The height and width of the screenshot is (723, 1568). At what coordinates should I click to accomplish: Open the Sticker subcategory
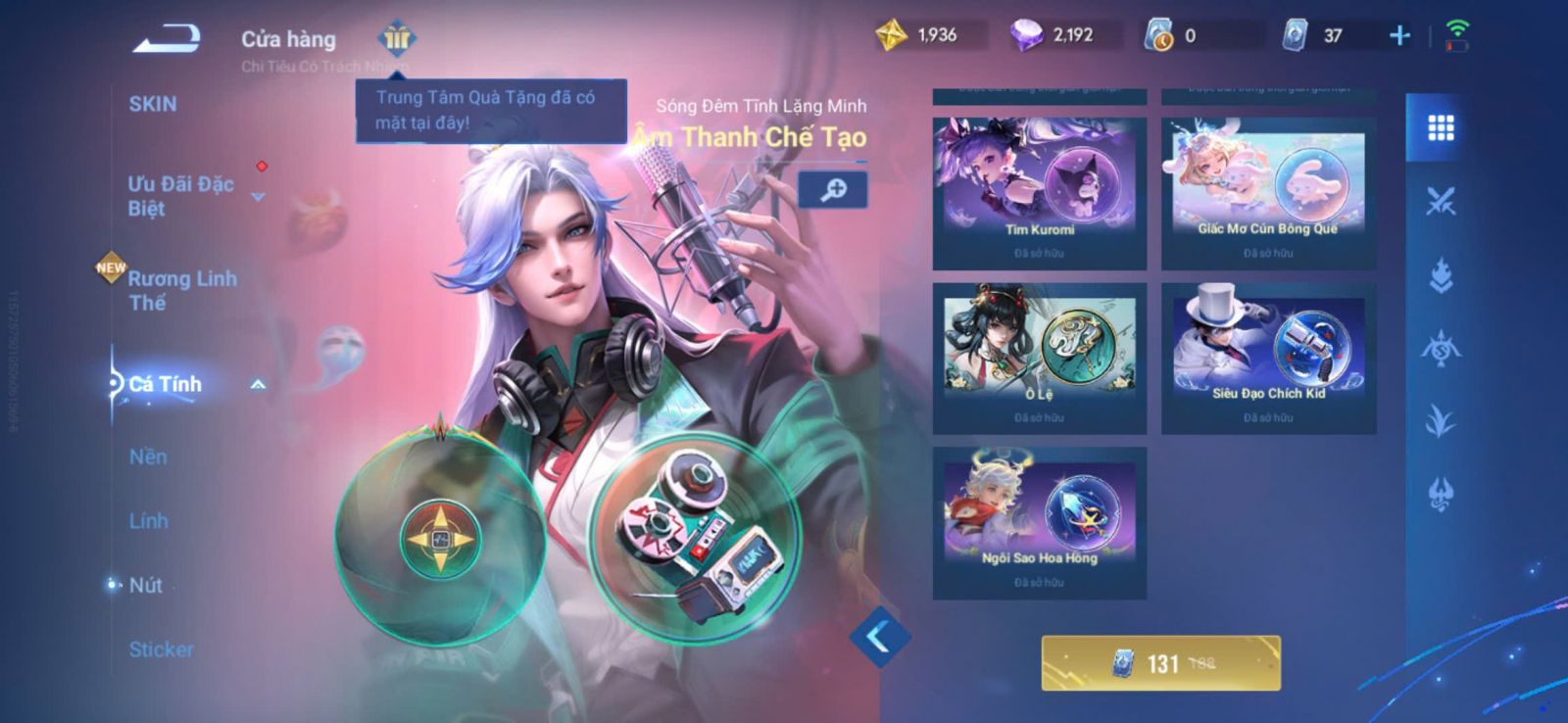[x=161, y=650]
